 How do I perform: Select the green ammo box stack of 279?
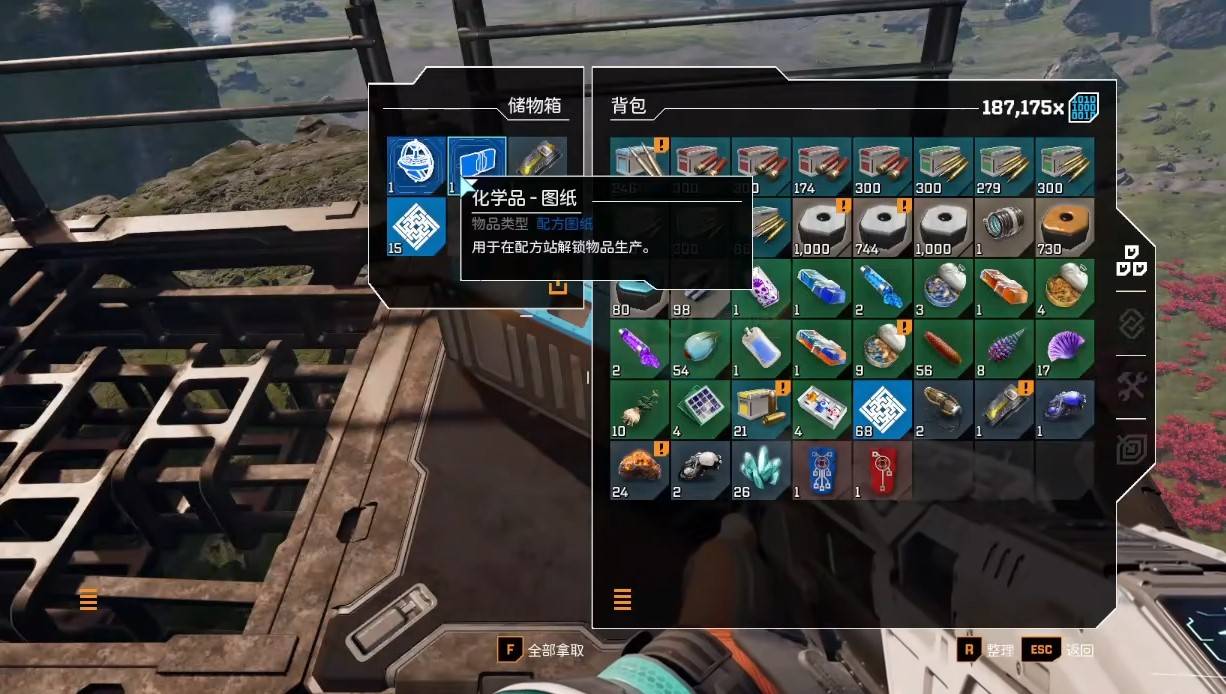[x=1004, y=166]
